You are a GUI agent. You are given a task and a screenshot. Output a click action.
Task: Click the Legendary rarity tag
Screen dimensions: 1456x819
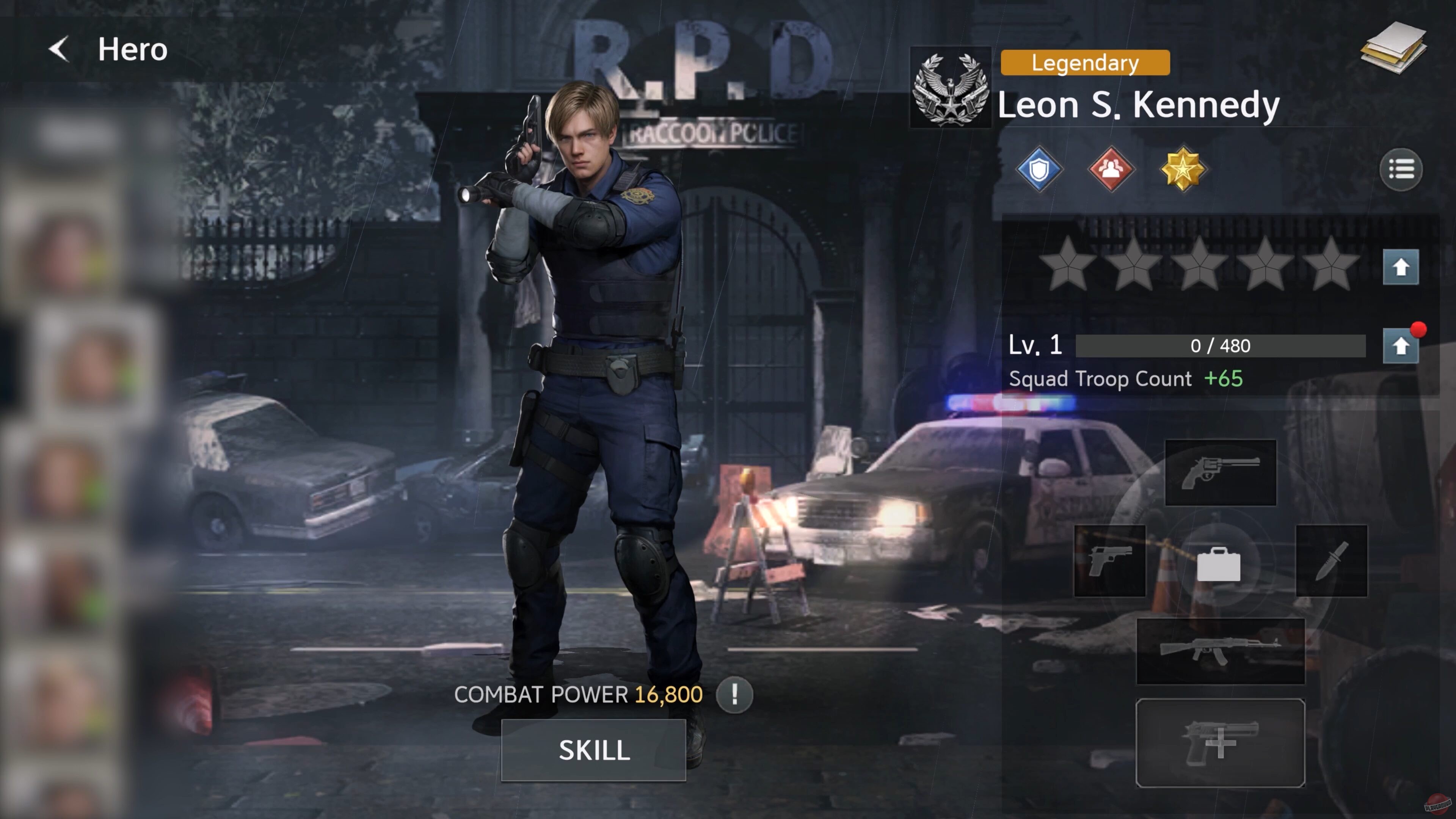pos(1085,62)
